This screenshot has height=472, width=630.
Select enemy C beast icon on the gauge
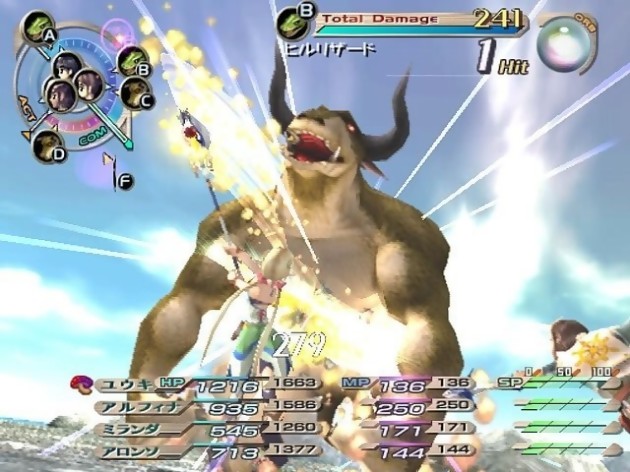click(135, 93)
